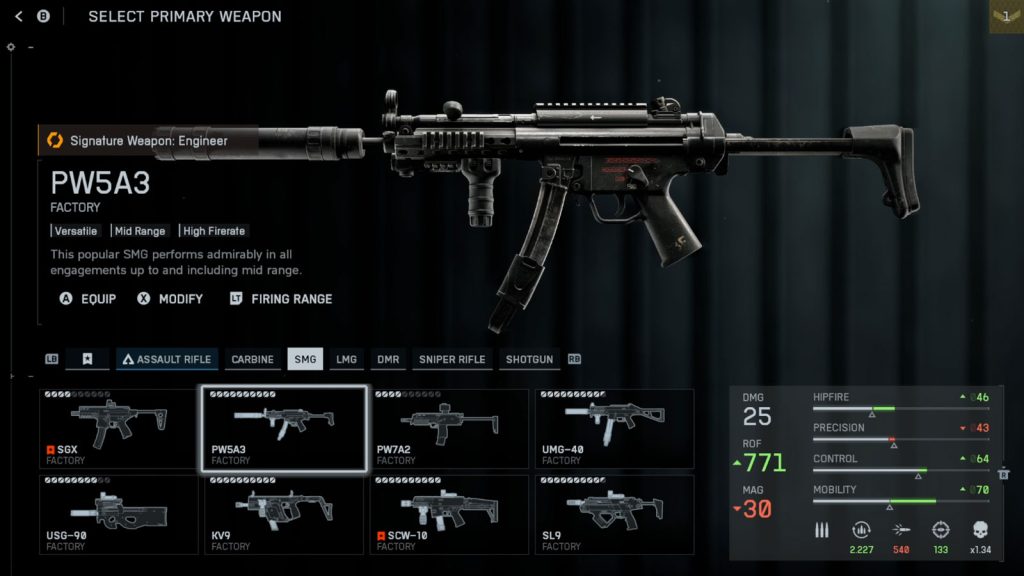
Task: Open the Sniper Rifle tab
Action: coord(452,359)
